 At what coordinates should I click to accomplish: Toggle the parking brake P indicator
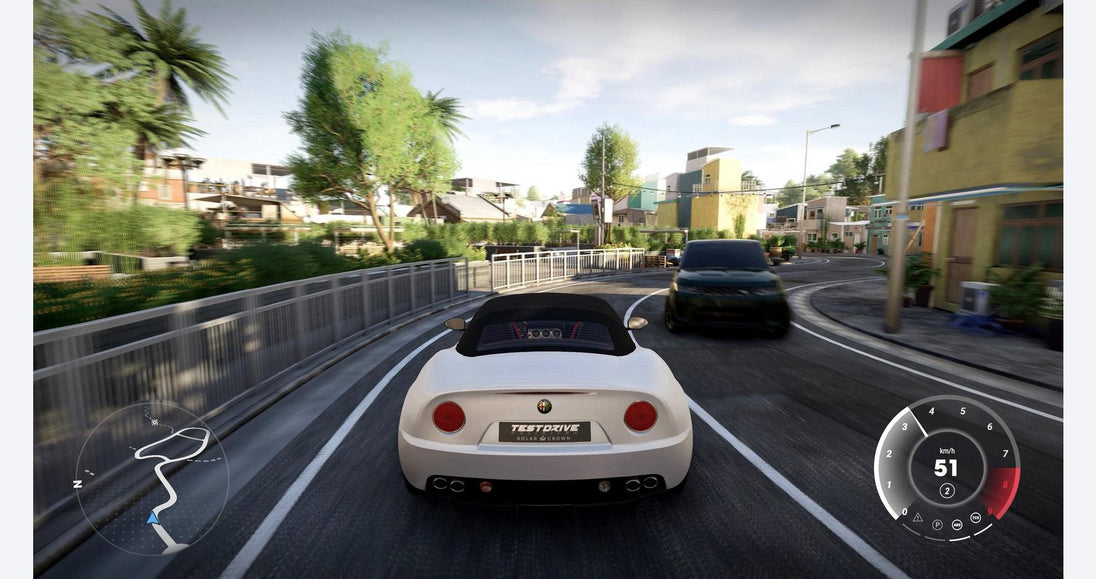(x=937, y=523)
